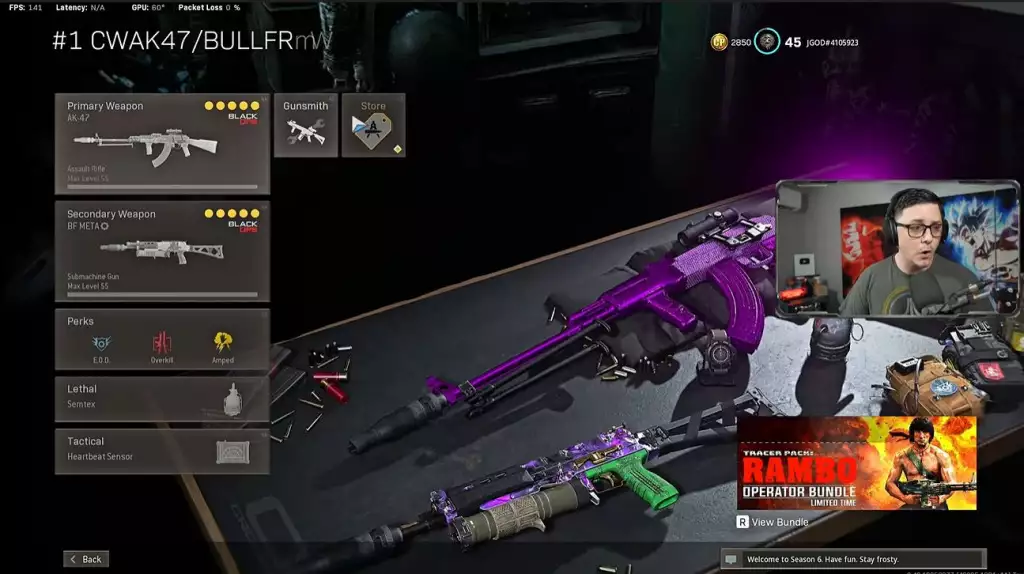Click the streamer webcam overlay

coord(897,248)
